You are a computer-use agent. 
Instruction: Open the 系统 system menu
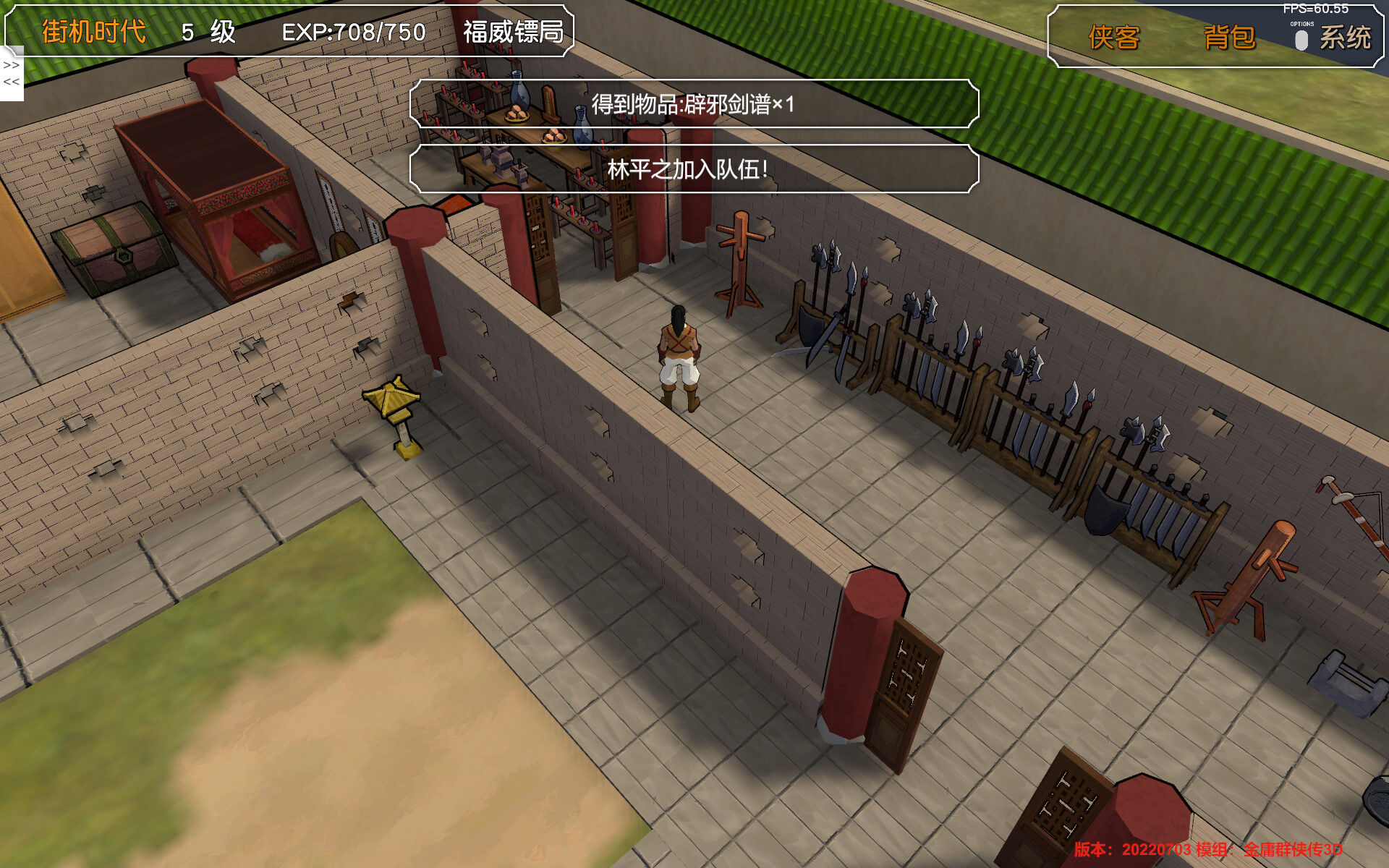coord(1345,38)
